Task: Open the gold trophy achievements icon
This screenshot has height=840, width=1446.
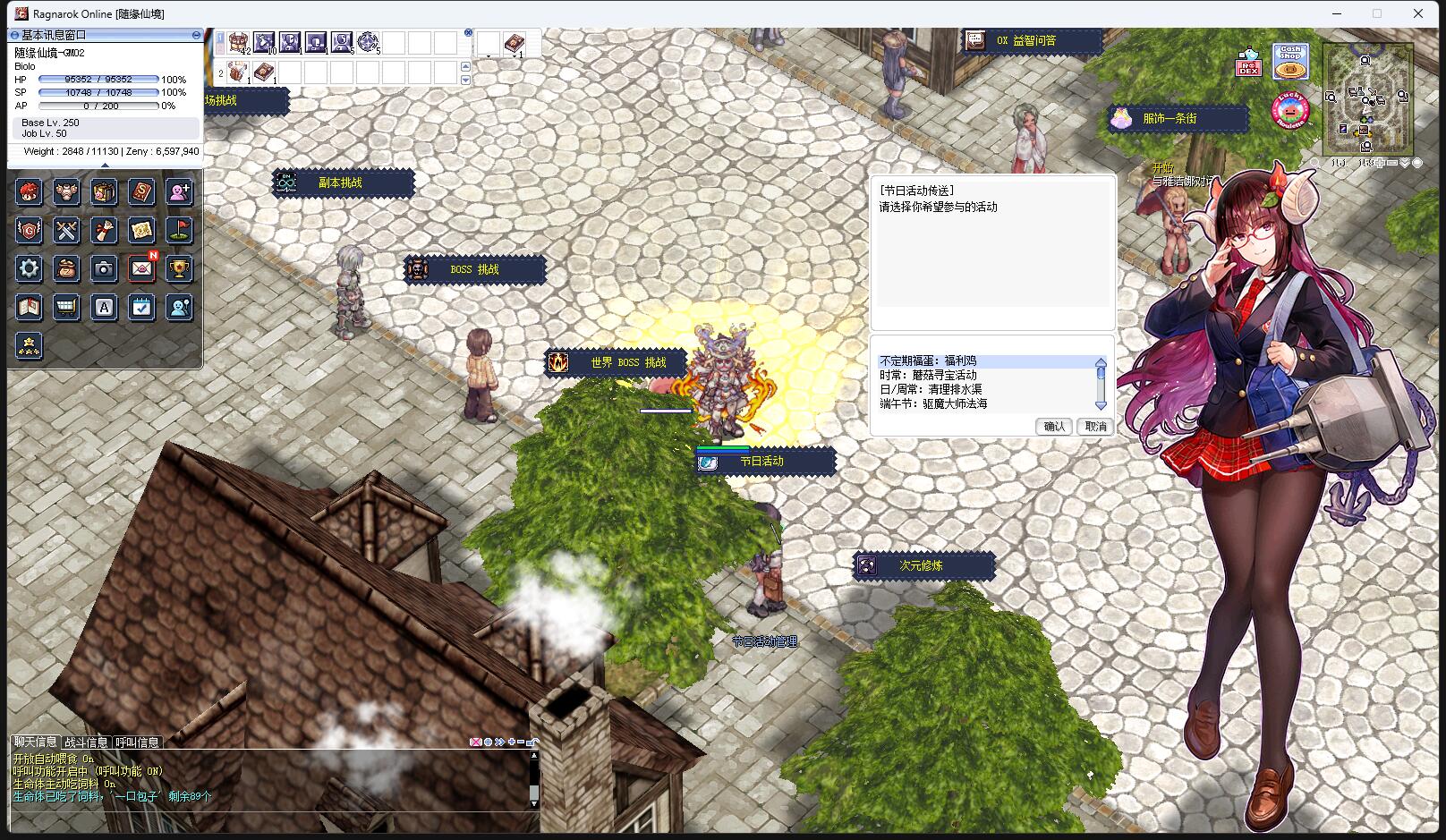Action: tap(179, 268)
